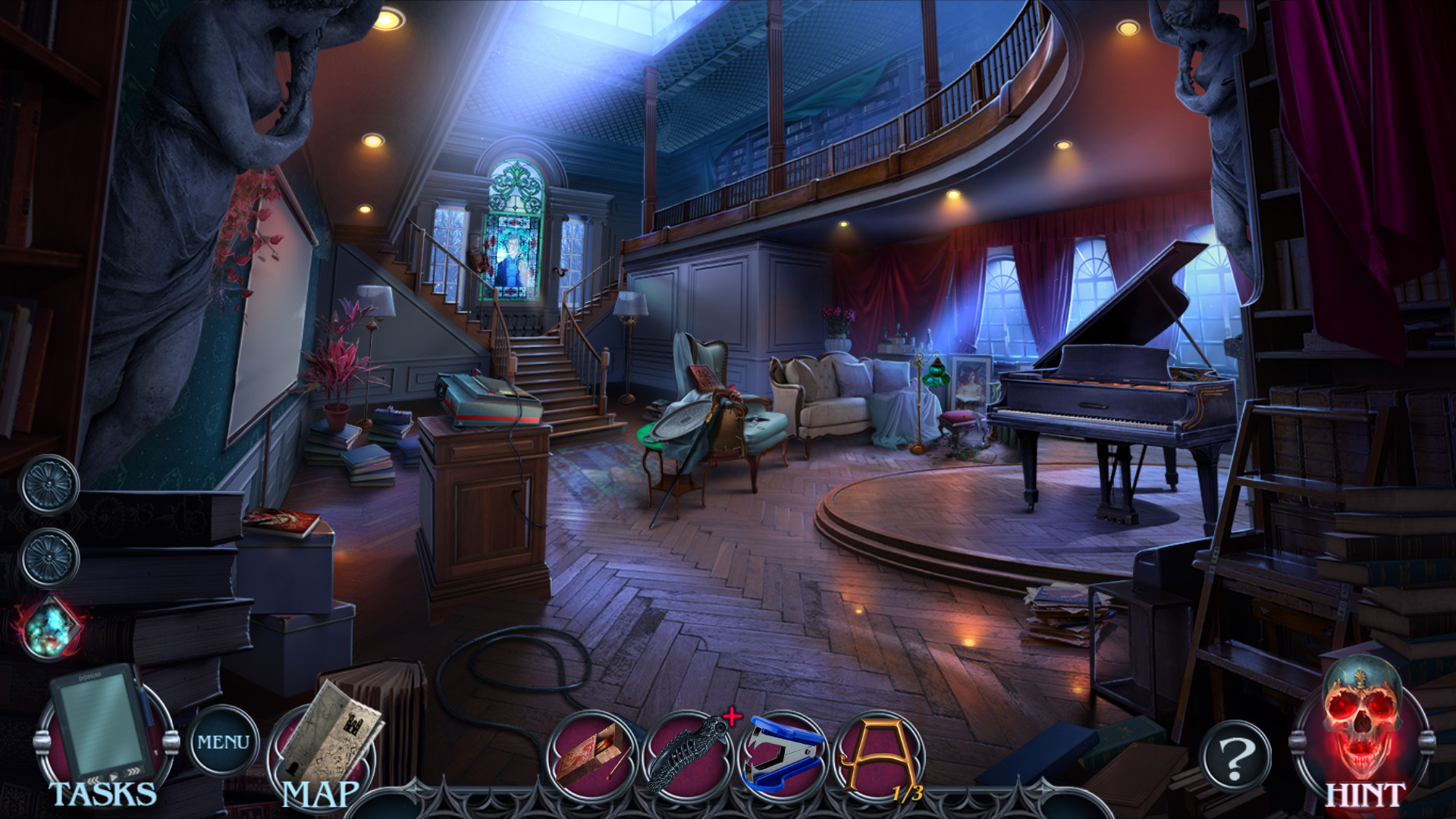
Task: Select the golden letter A item
Action: point(878,754)
